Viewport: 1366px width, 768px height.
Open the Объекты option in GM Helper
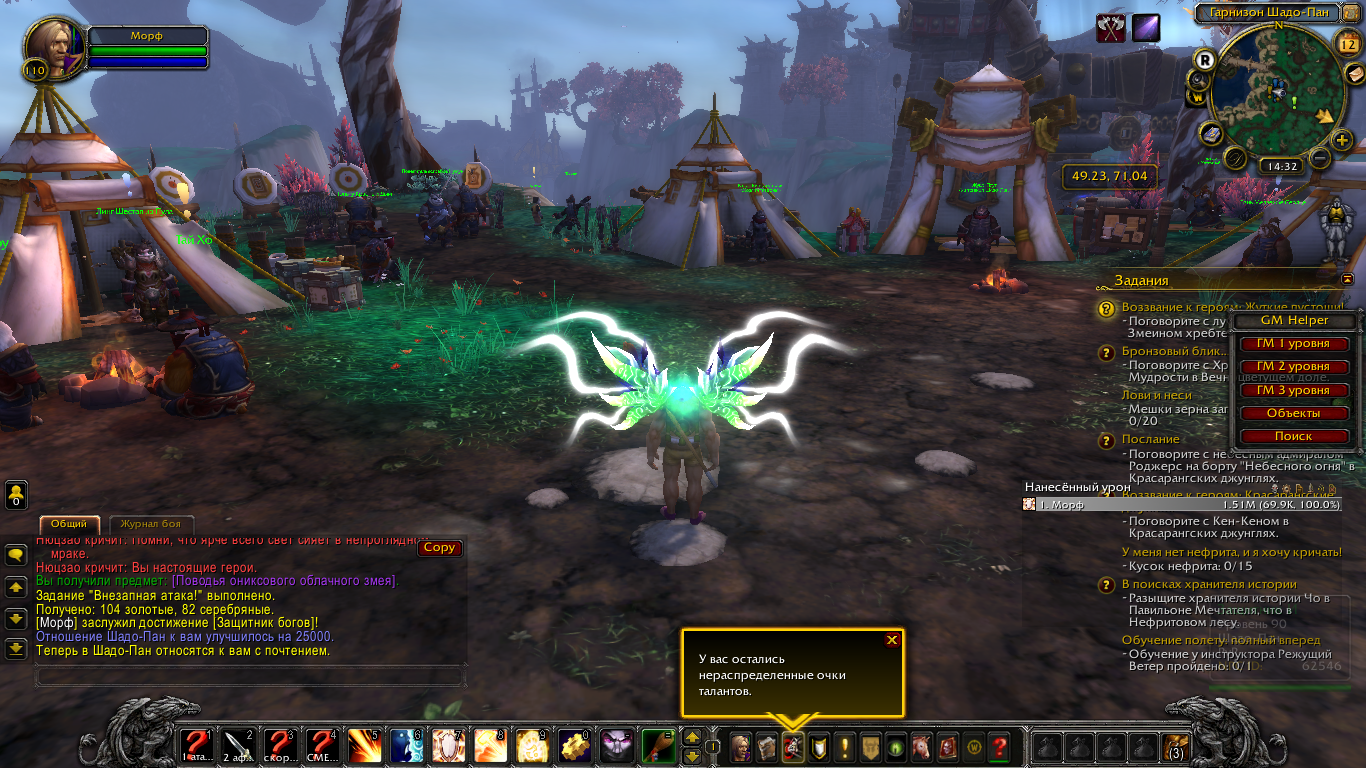click(x=1293, y=413)
